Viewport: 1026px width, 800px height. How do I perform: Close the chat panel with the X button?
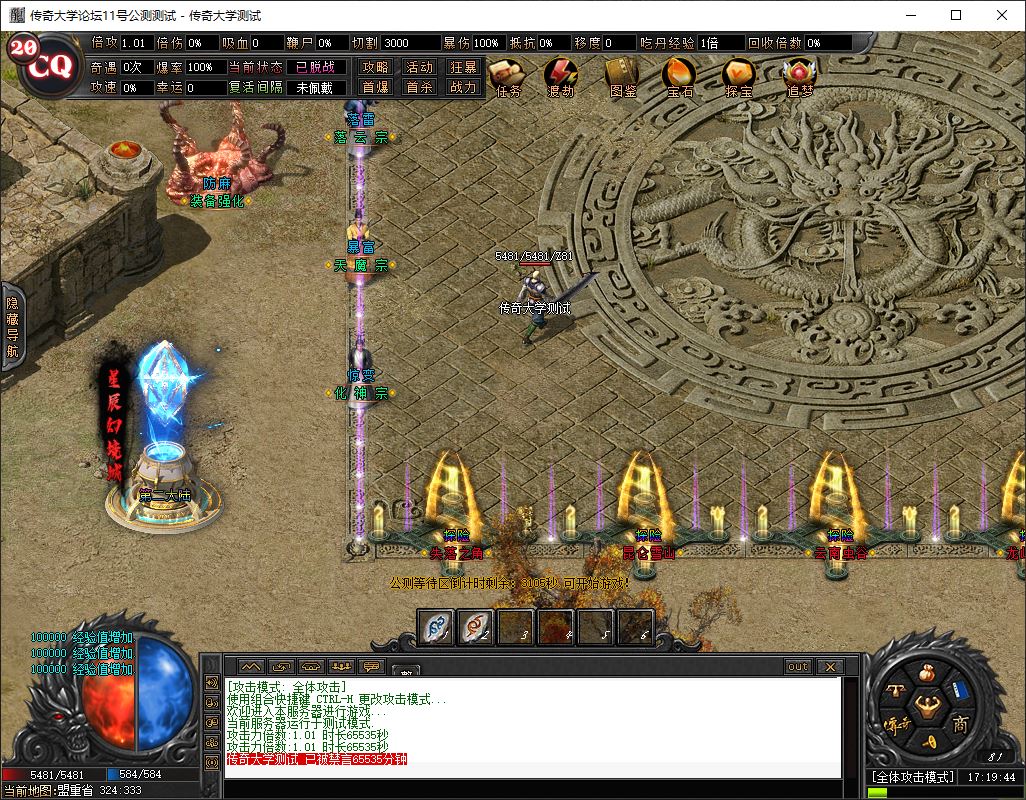coord(829,667)
